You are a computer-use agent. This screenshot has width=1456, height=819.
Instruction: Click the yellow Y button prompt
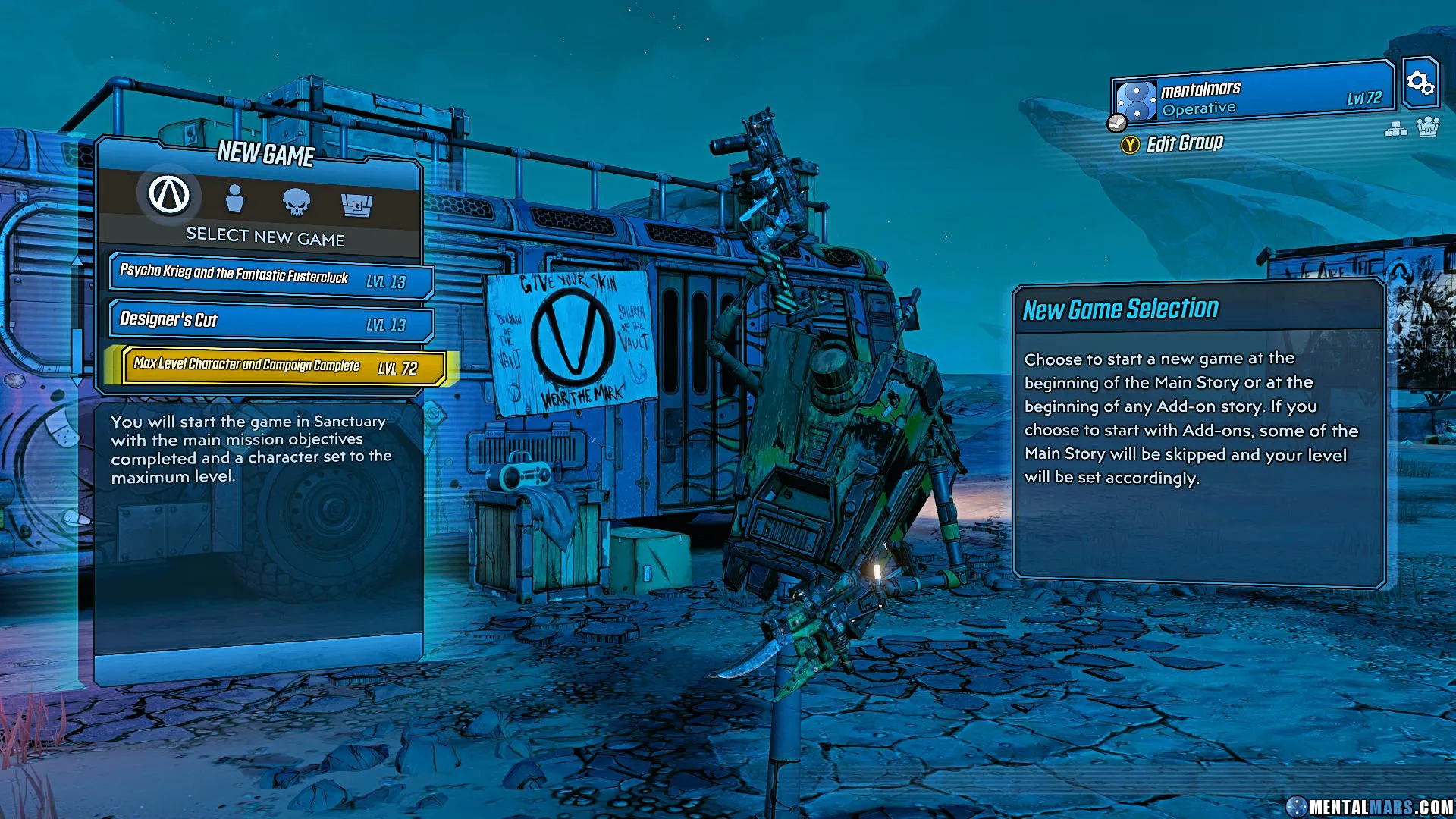click(1129, 143)
